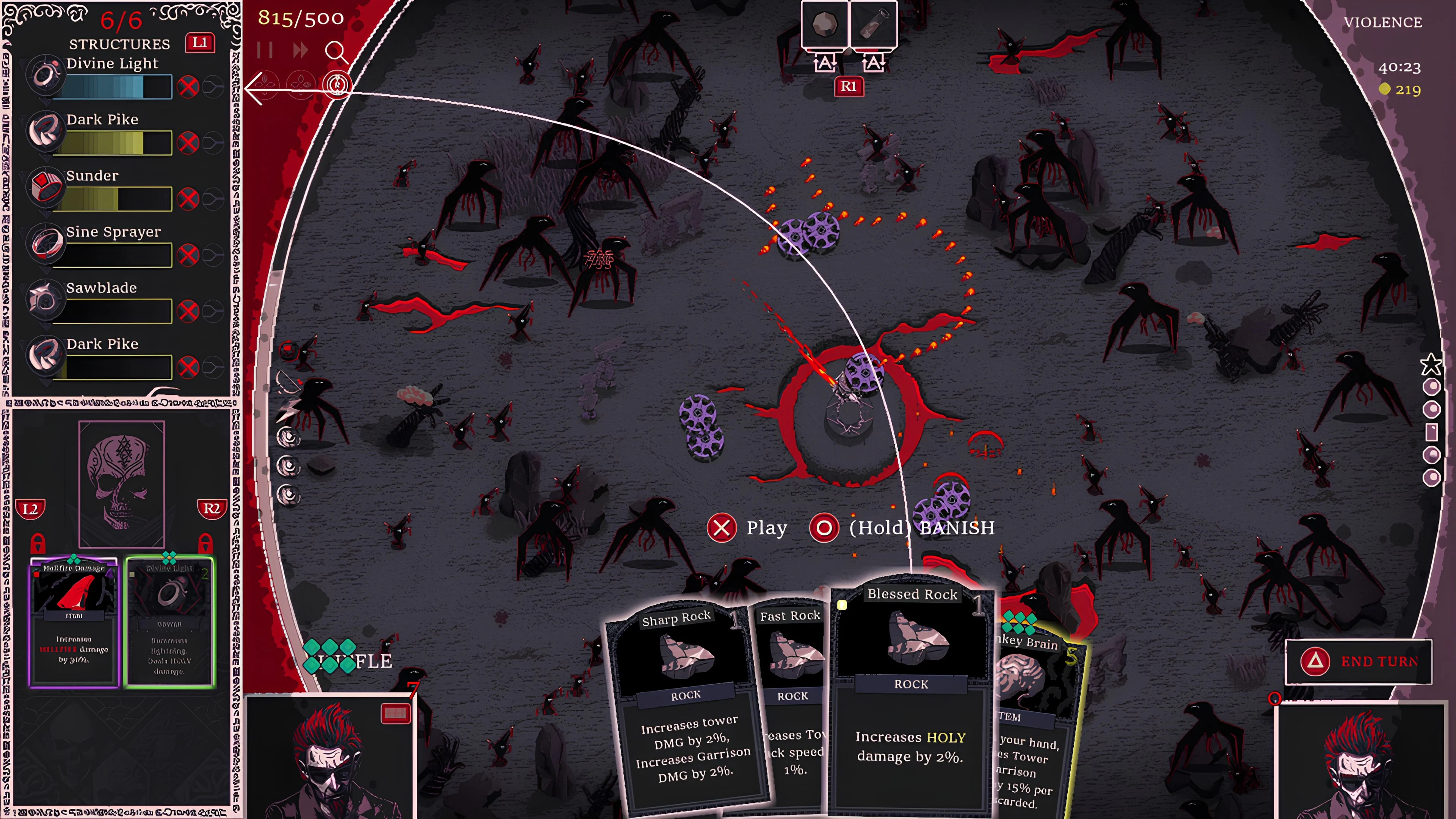Open the magnifying glass zoom tool
This screenshot has height=819, width=1456.
coord(336,52)
